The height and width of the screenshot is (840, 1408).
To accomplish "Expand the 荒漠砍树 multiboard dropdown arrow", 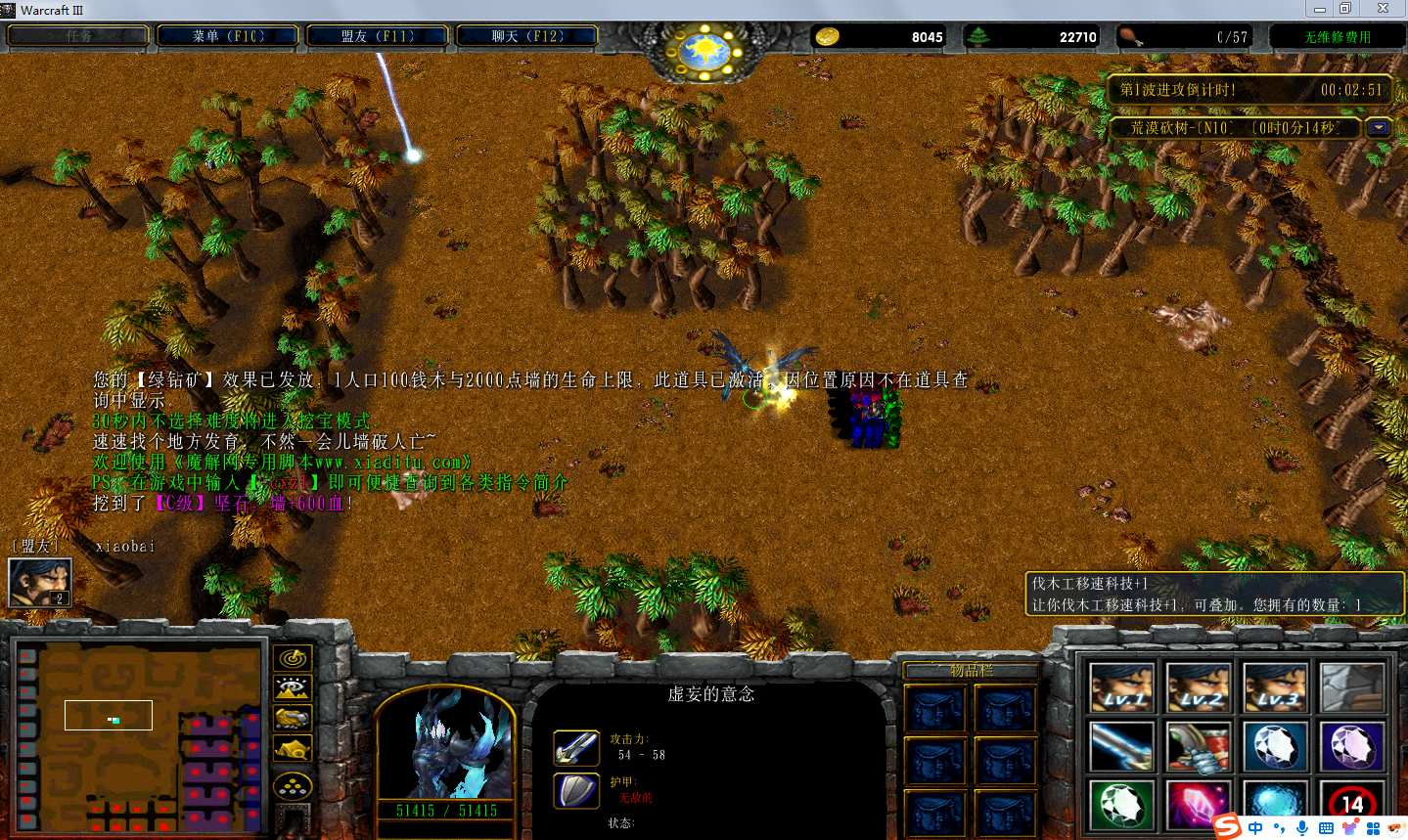I will coord(1380,128).
